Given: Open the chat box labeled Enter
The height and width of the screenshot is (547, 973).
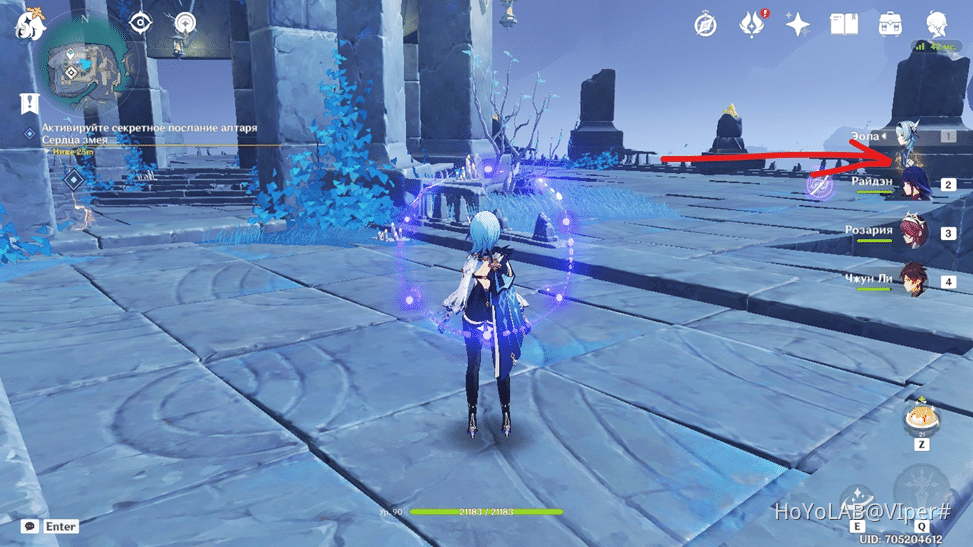Looking at the screenshot, I should click(51, 526).
